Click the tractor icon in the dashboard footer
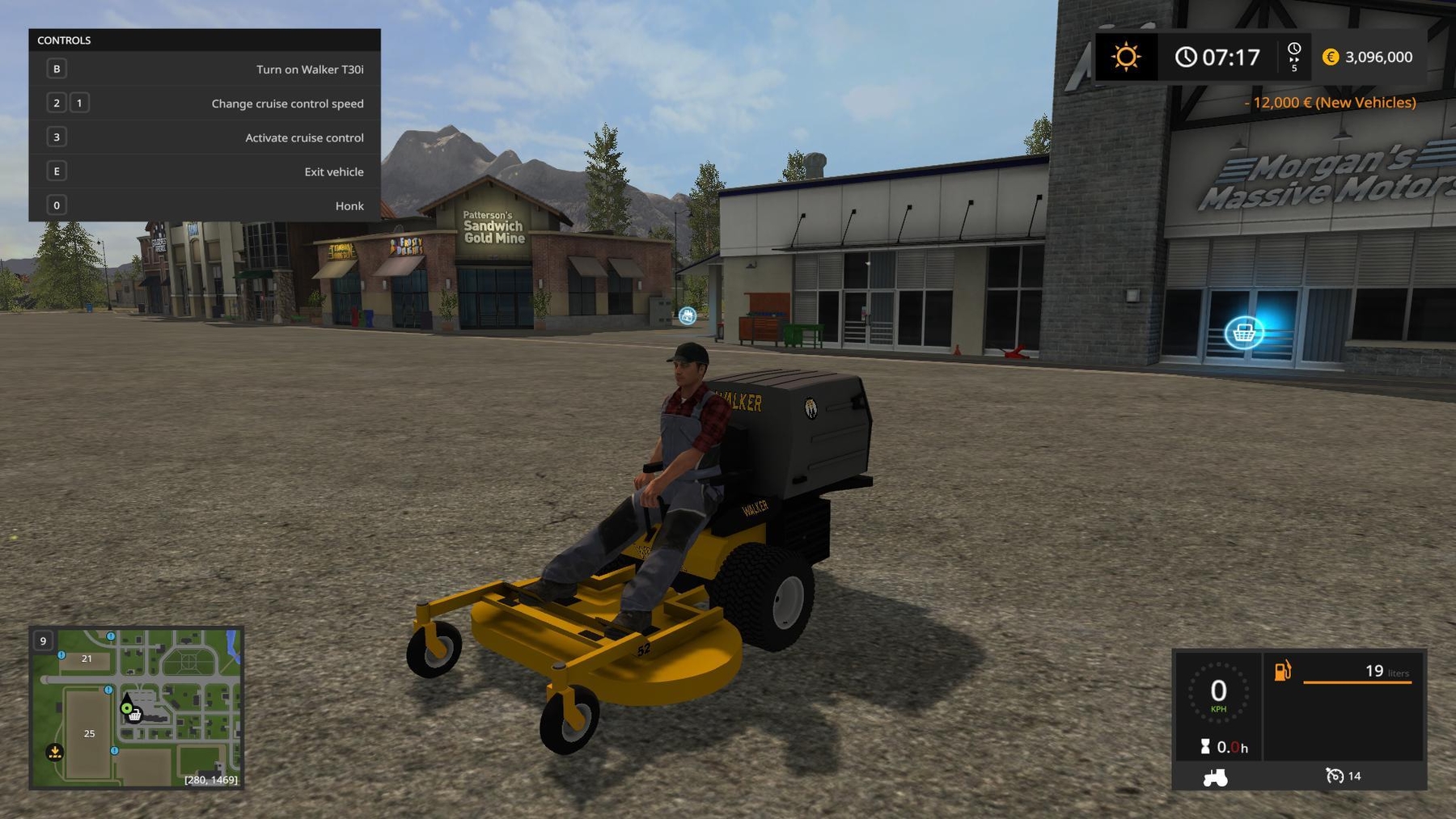This screenshot has height=819, width=1456. tap(1216, 776)
